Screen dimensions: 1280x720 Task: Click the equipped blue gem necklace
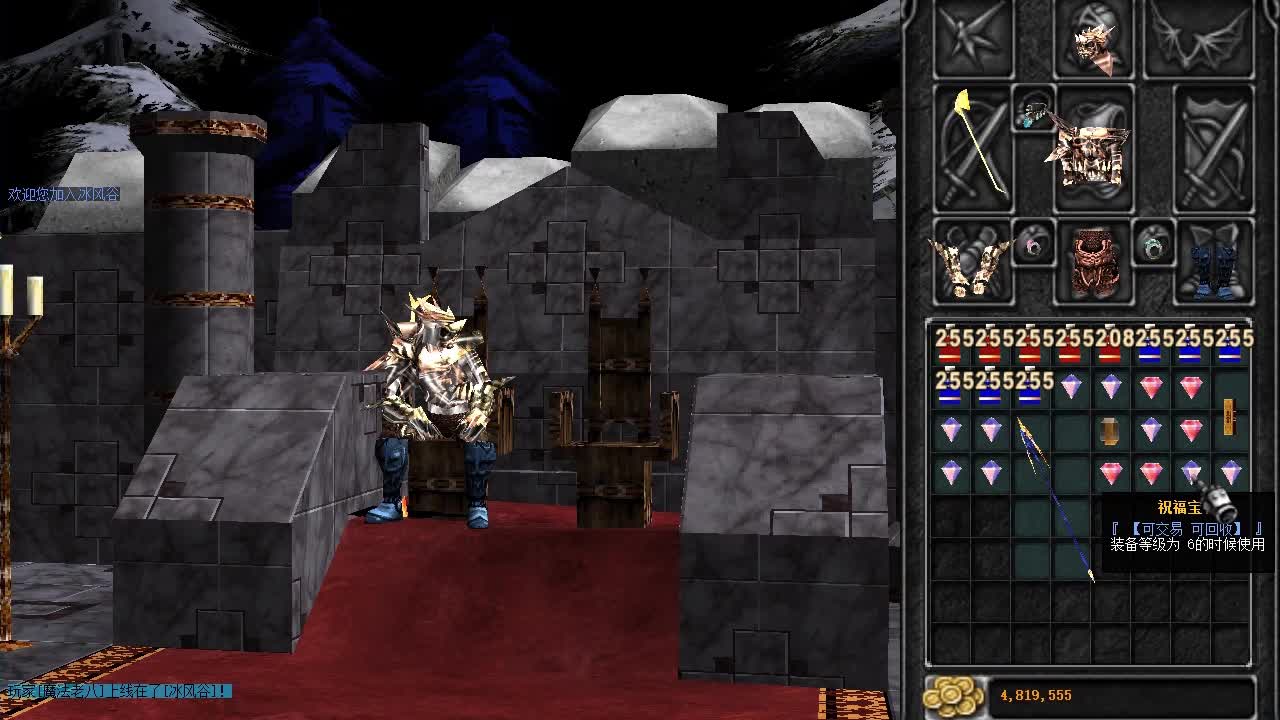(x=1034, y=111)
